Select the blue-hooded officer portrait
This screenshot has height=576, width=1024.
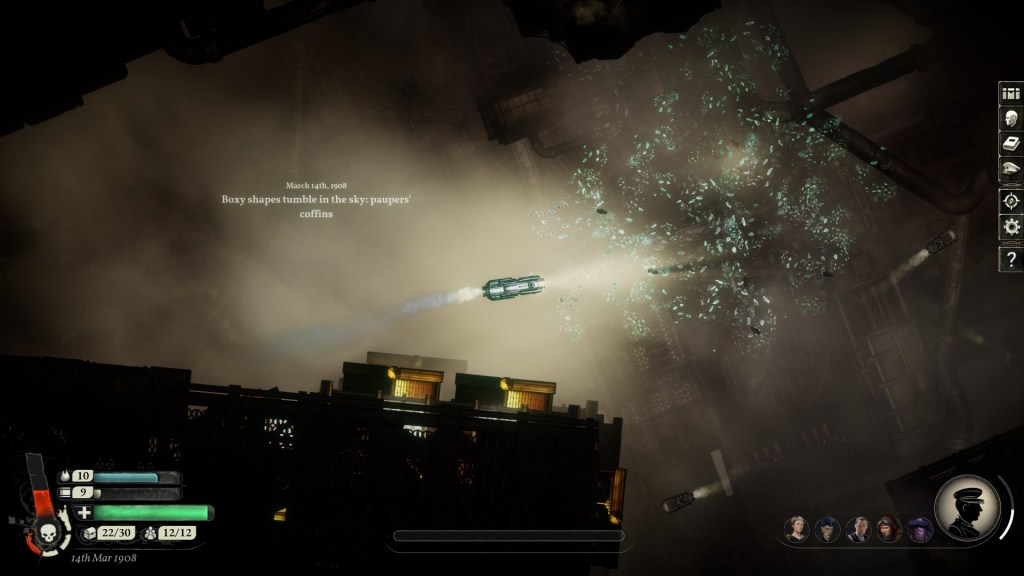pyautogui.click(x=826, y=529)
